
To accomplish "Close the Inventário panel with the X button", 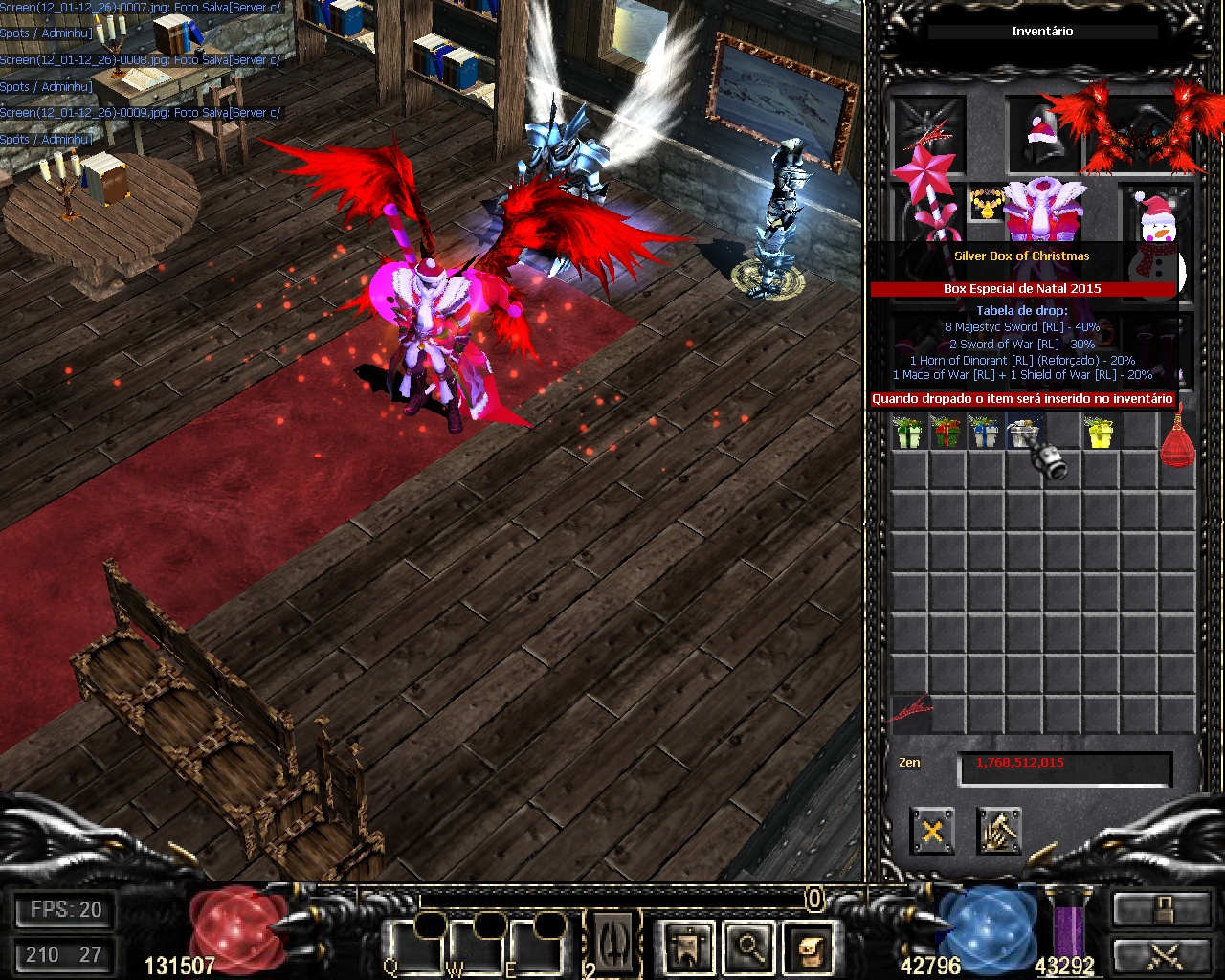I will click(932, 831).
